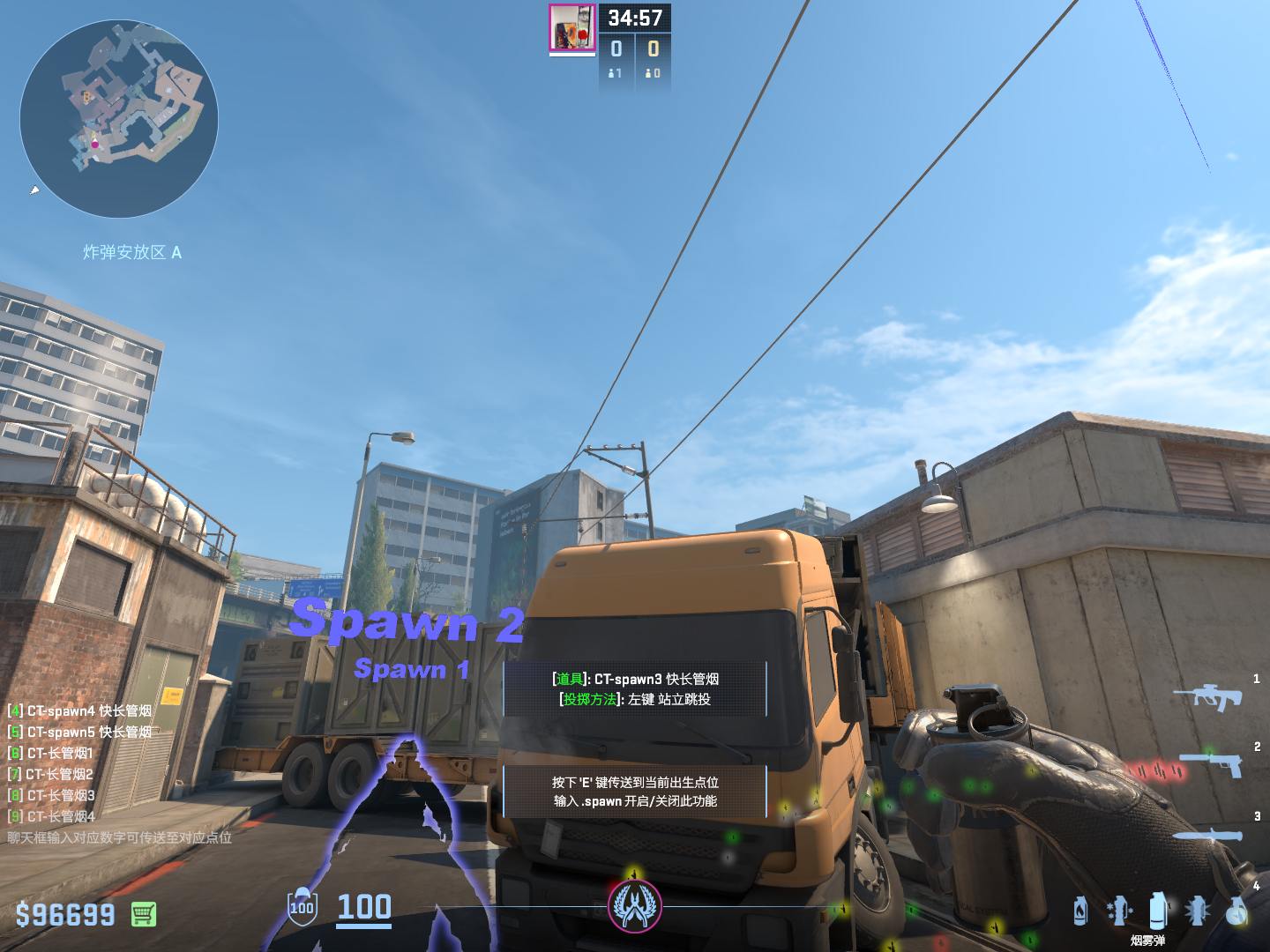Screen dimensions: 1270x952
Task: Select the CT-长管烟1 teleport entry
Action: 51,753
